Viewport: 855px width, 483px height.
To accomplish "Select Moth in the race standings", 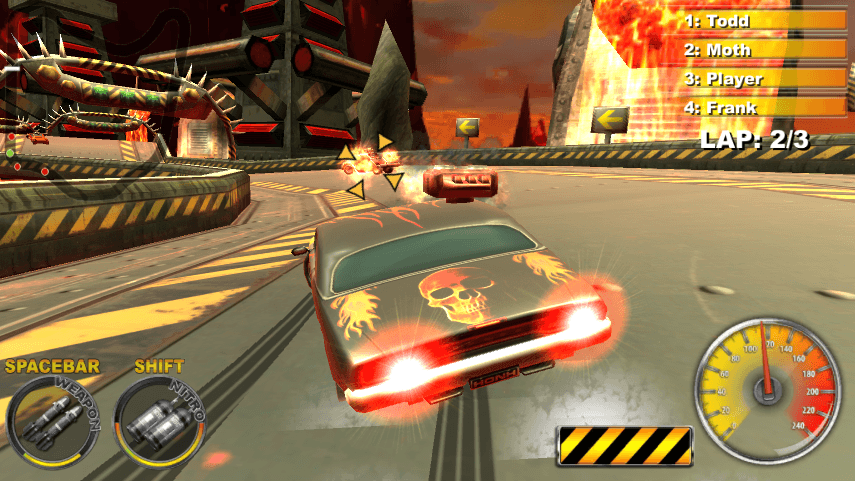I will 765,49.
